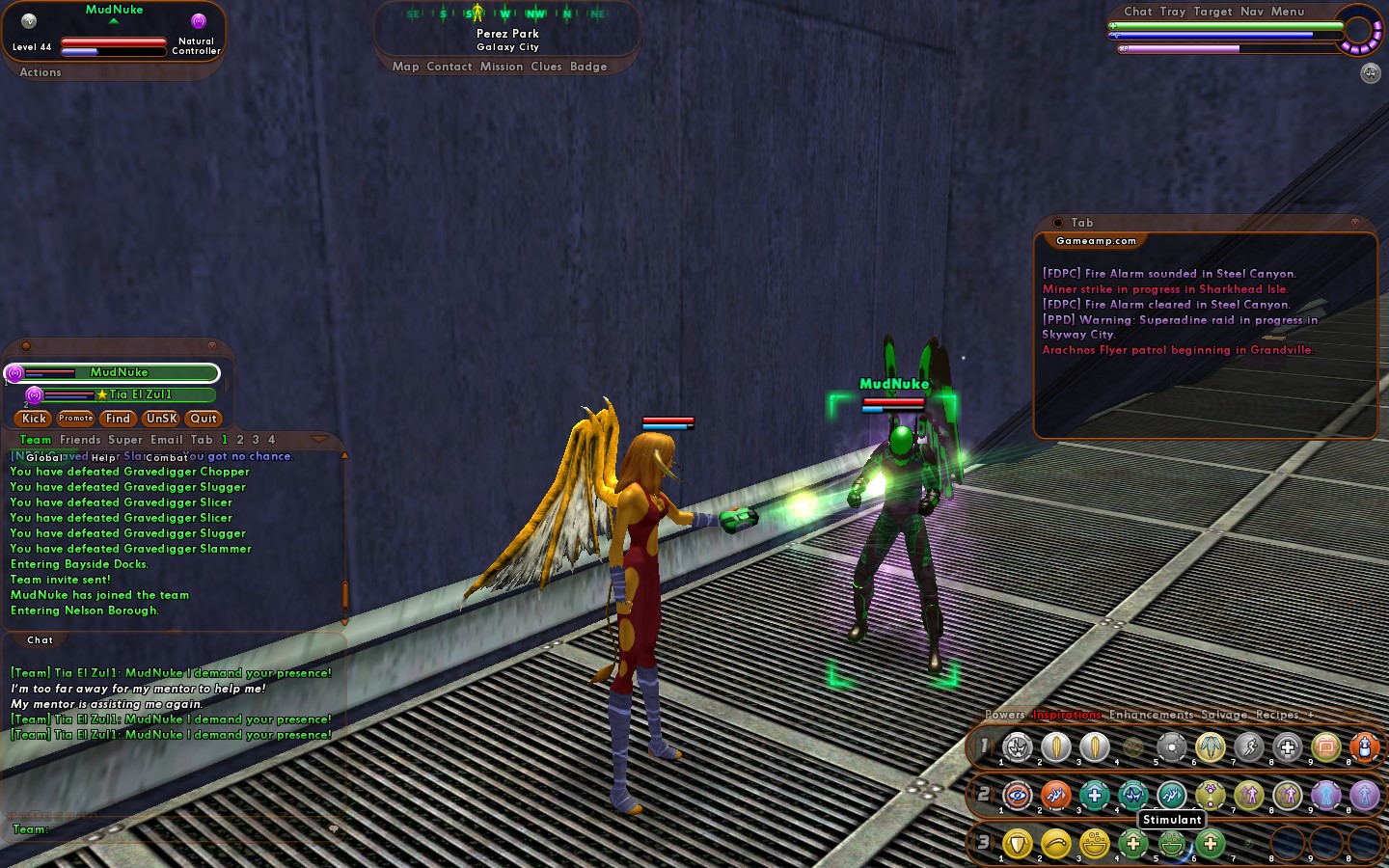Switch to the Enhancements tab
Viewport: 1389px width, 868px height.
[1151, 715]
